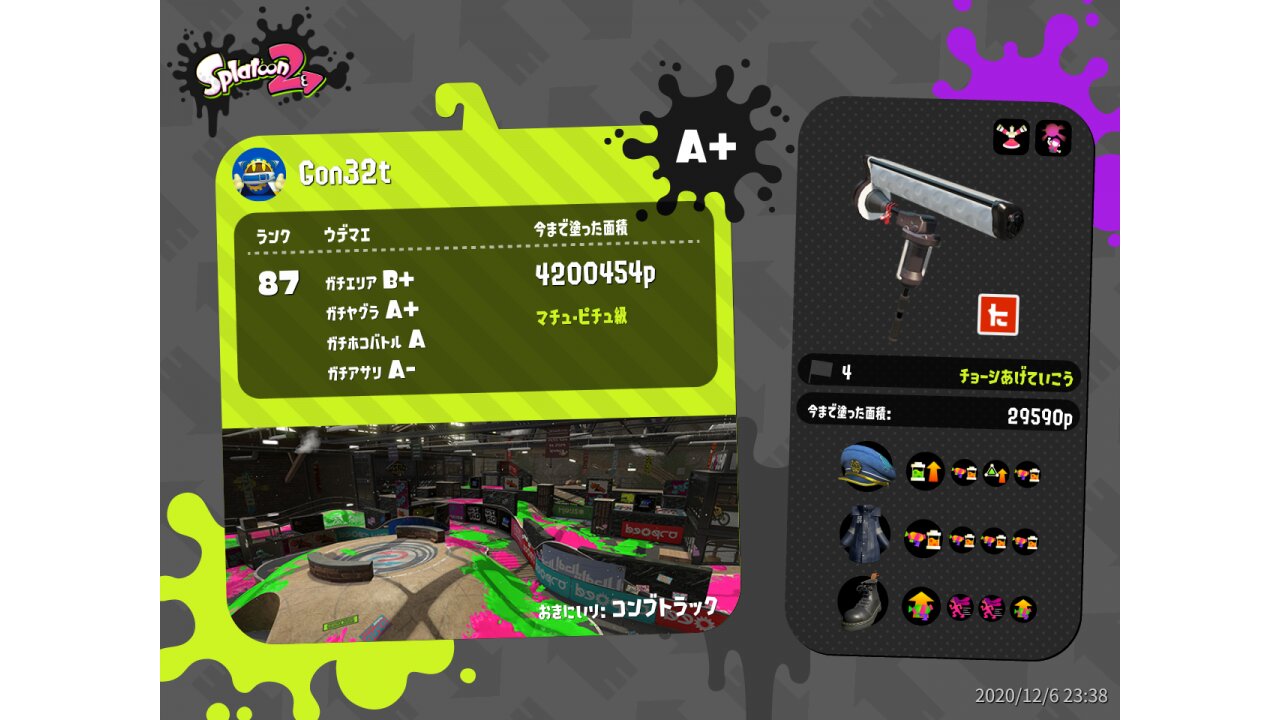The image size is (1280, 720).
Task: Select the black boots footwear
Action: 863,602
